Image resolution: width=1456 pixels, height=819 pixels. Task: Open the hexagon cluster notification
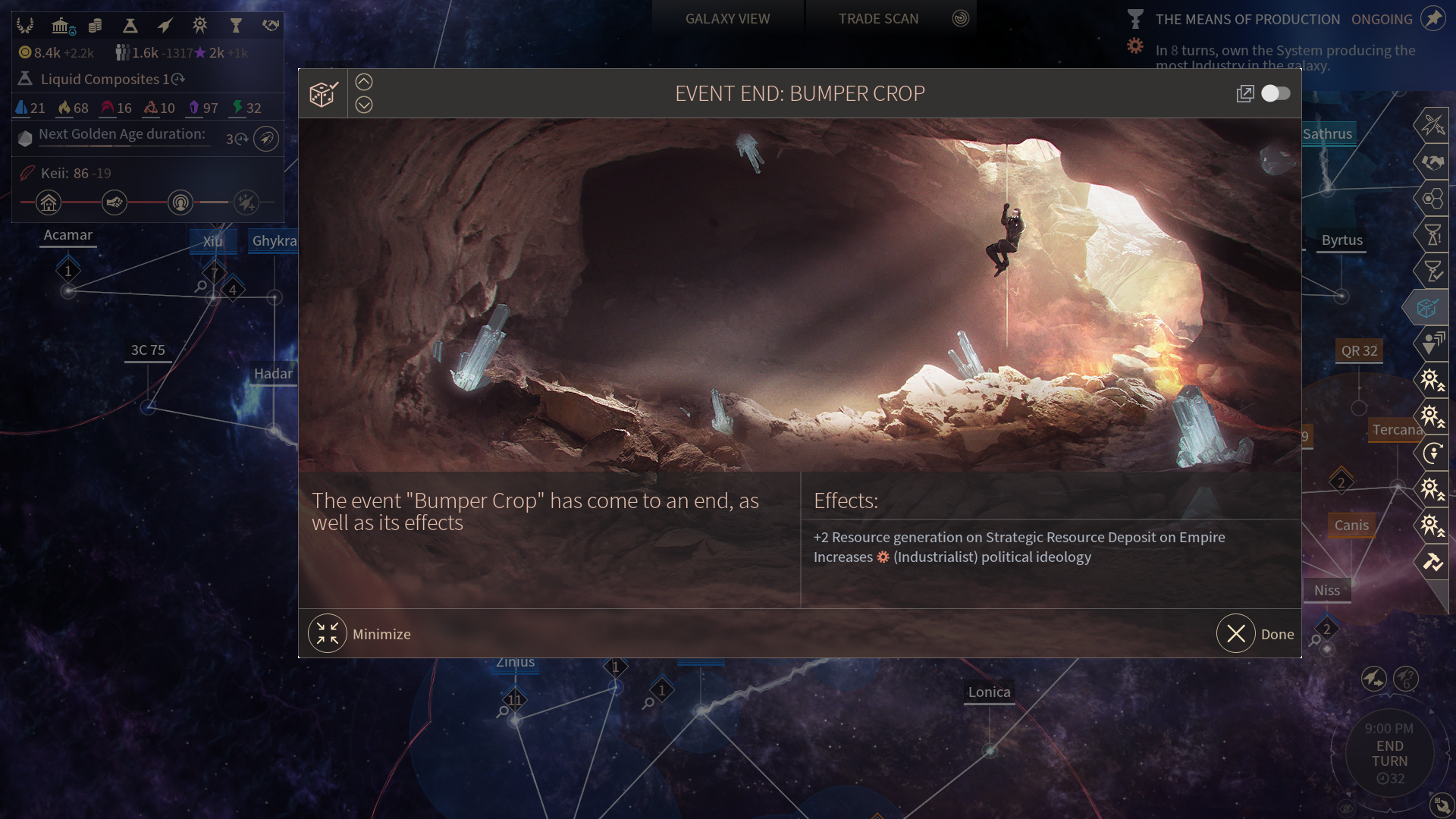[x=1432, y=199]
